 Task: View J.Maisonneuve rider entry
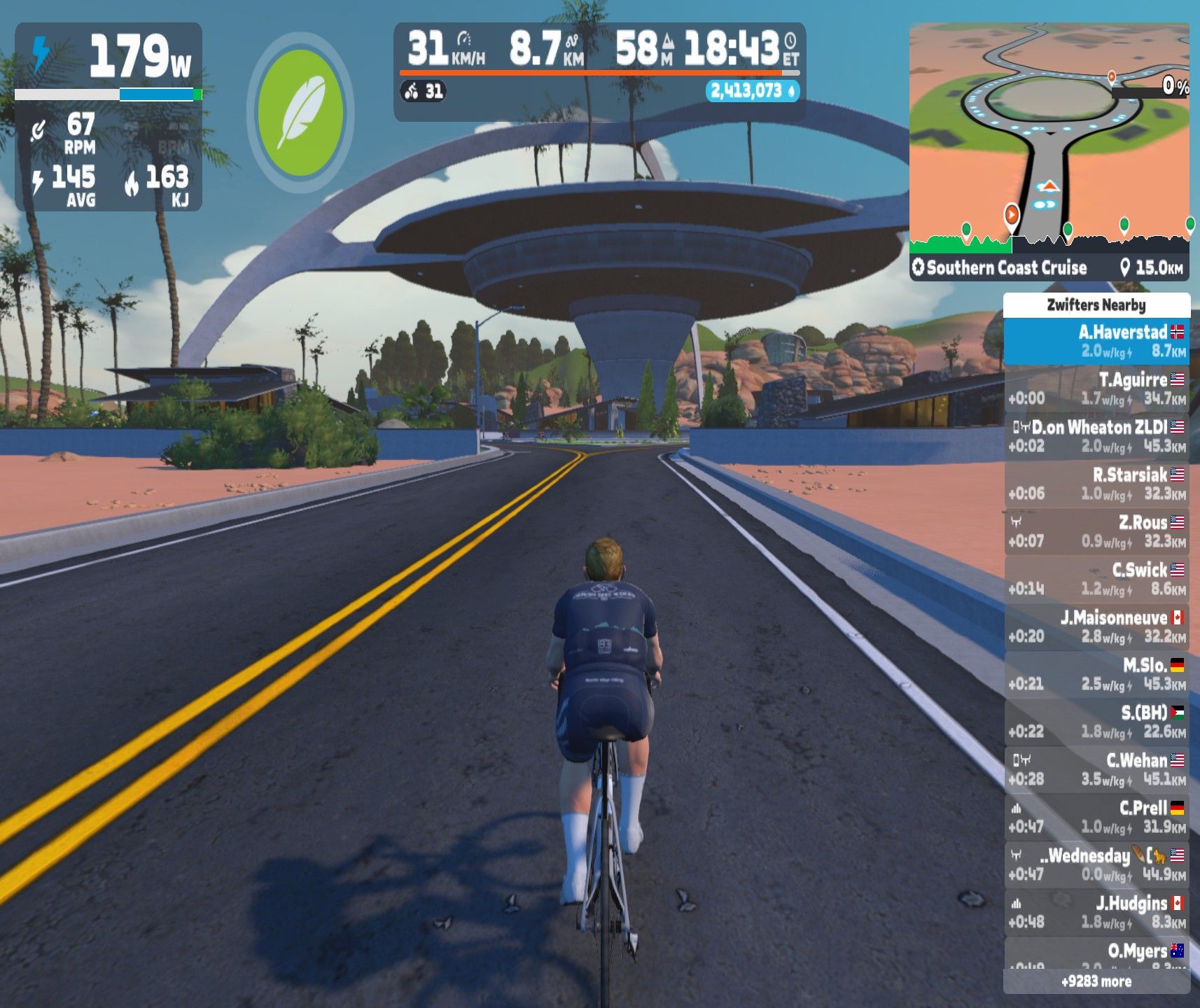(x=1096, y=626)
